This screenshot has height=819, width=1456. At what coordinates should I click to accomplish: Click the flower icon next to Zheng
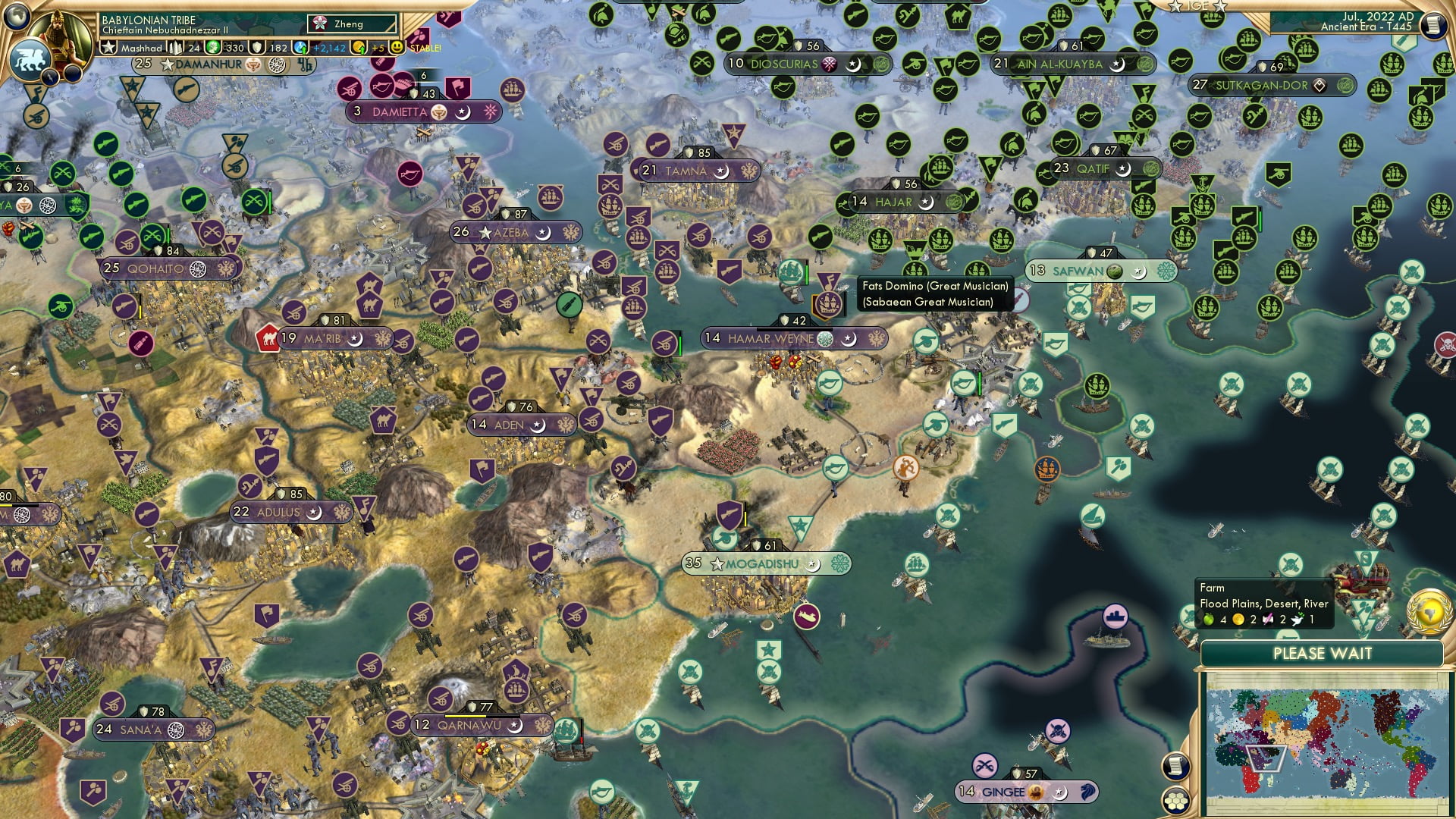pyautogui.click(x=319, y=24)
